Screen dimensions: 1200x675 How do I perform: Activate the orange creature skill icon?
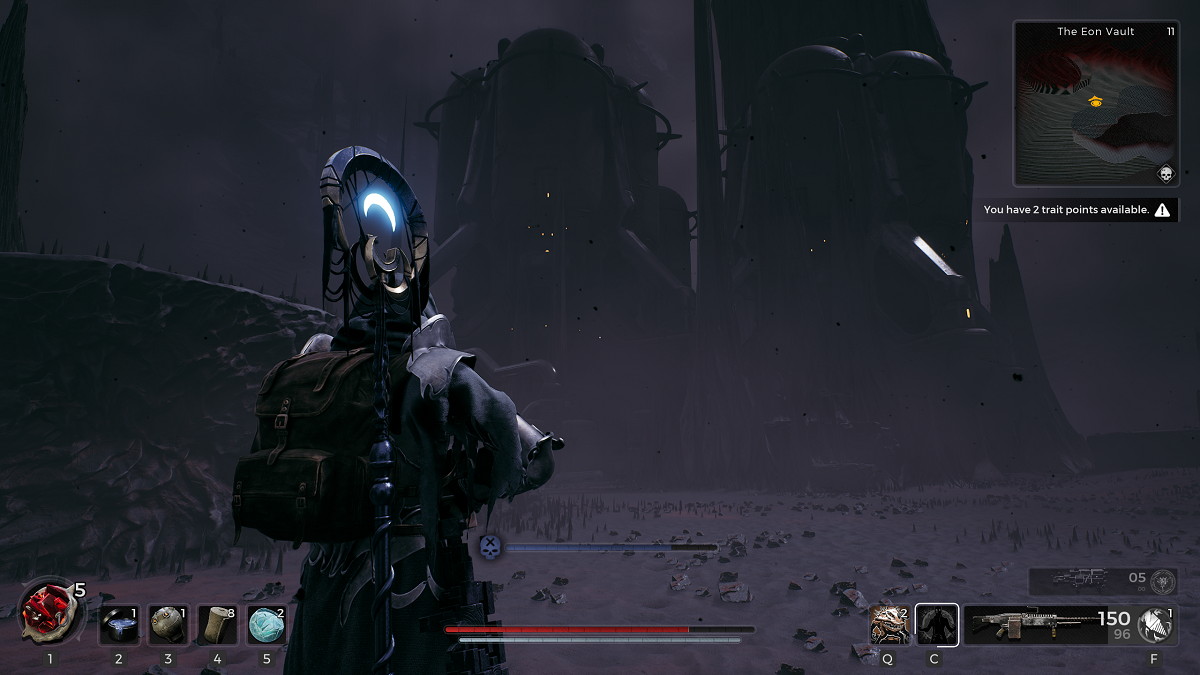(x=889, y=625)
